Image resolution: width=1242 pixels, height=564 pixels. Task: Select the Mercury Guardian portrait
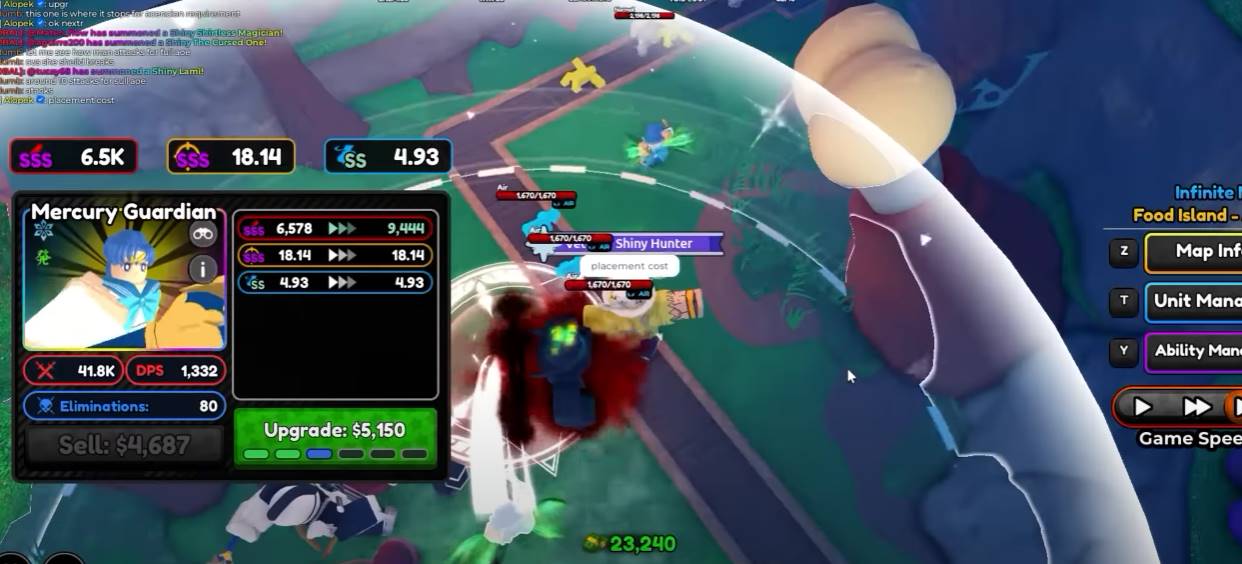click(110, 290)
